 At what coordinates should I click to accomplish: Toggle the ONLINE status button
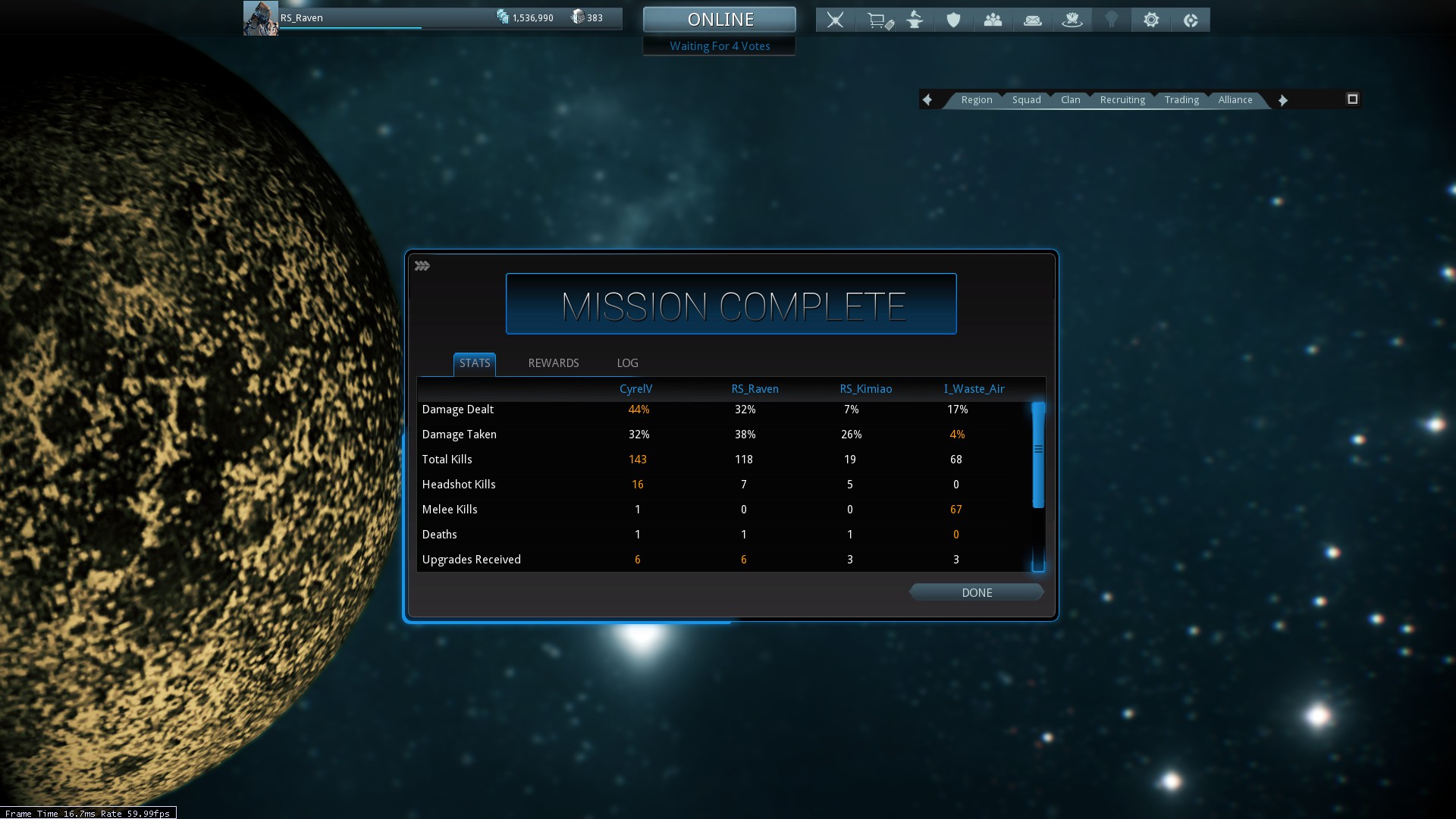click(720, 20)
